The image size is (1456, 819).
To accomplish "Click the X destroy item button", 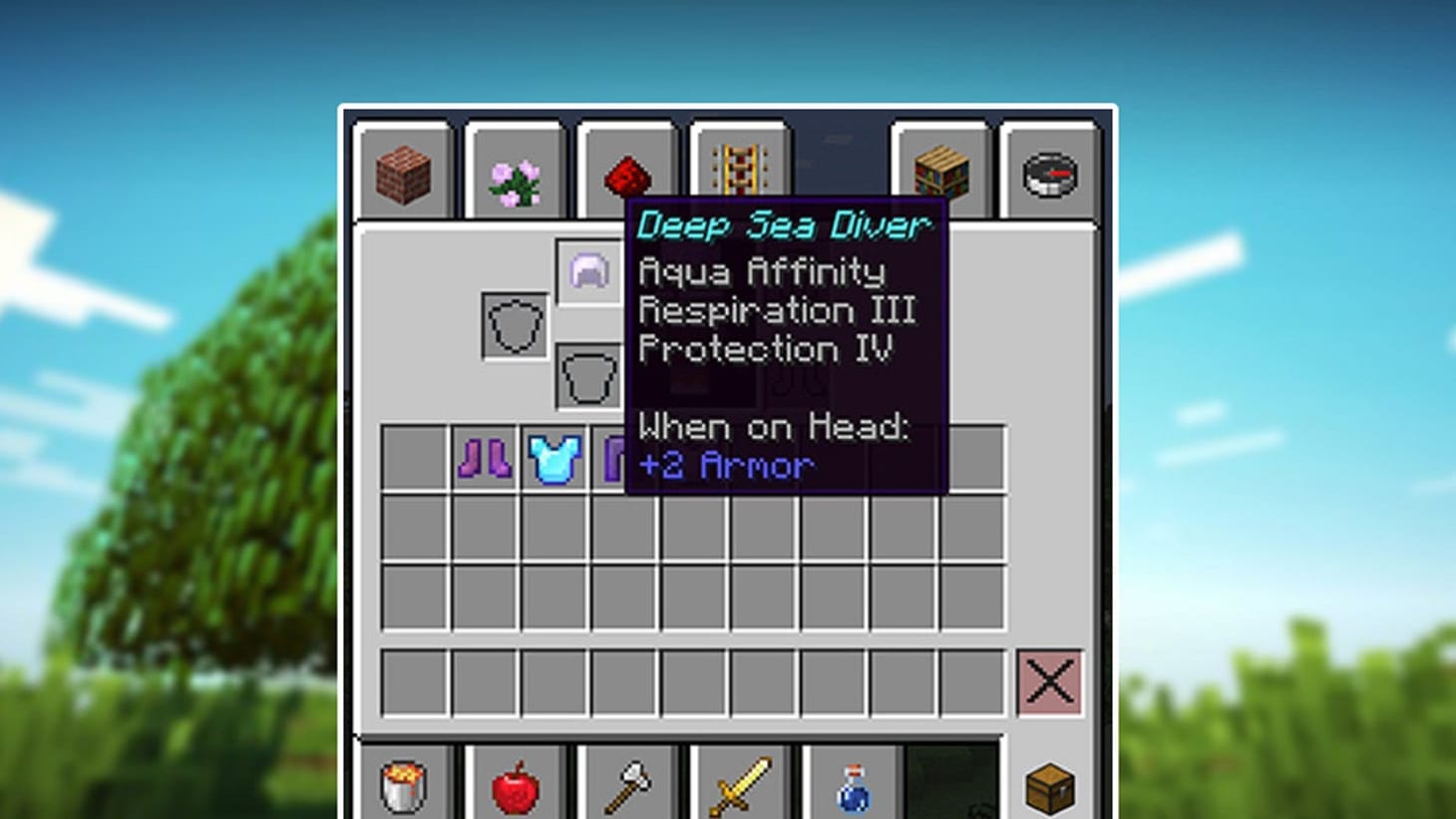I will click(1049, 683).
